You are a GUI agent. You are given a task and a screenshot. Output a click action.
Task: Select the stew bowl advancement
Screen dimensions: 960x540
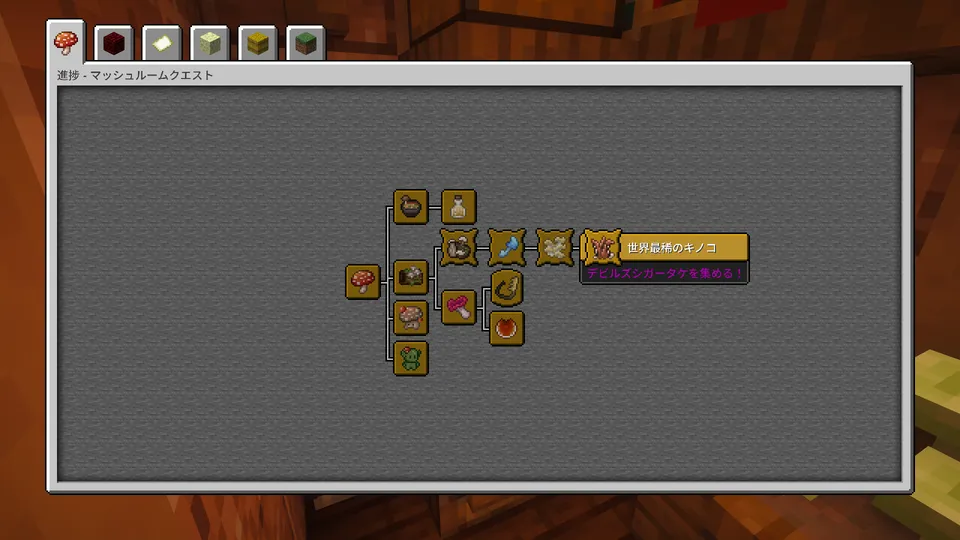coord(411,207)
